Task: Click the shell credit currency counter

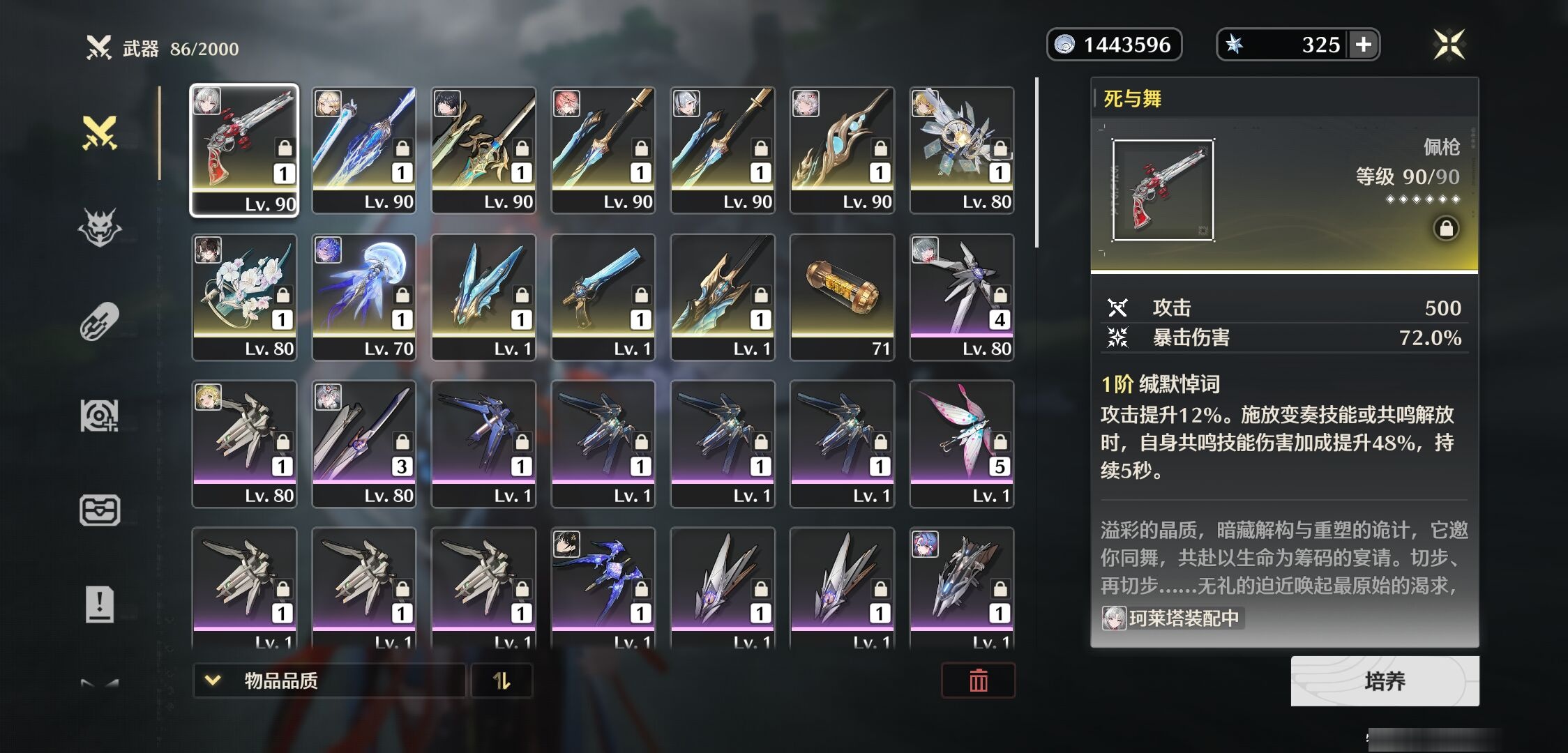Action: (x=1114, y=45)
